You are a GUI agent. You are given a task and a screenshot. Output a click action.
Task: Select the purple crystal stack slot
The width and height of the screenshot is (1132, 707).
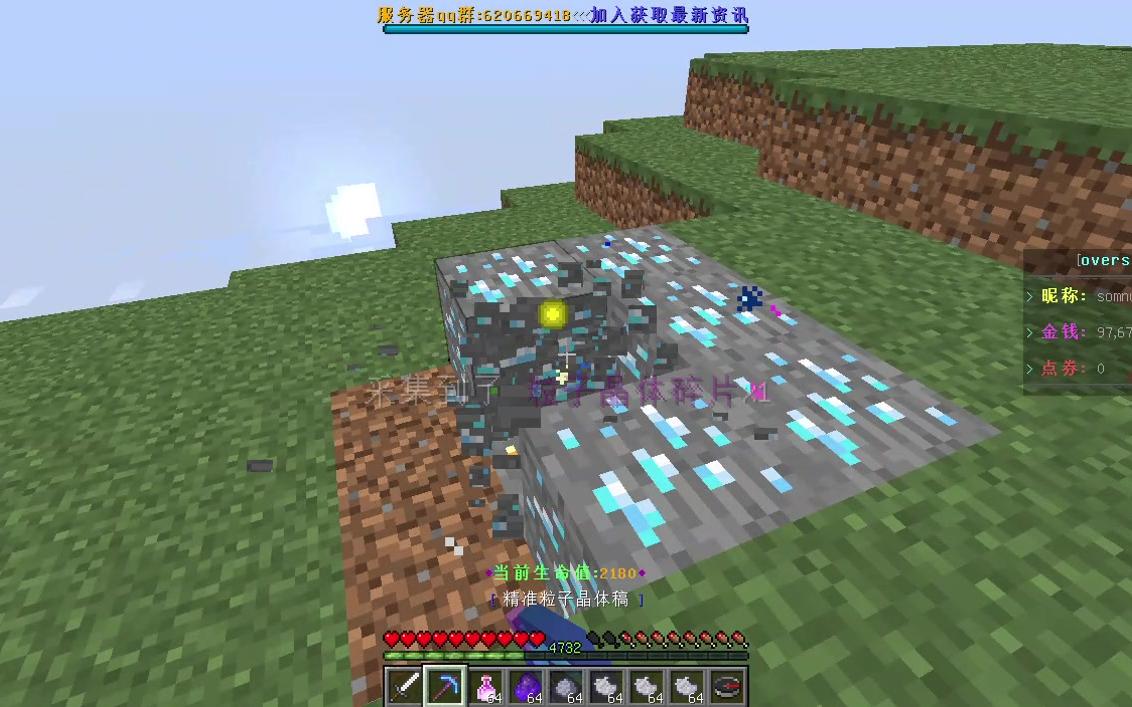(x=526, y=687)
